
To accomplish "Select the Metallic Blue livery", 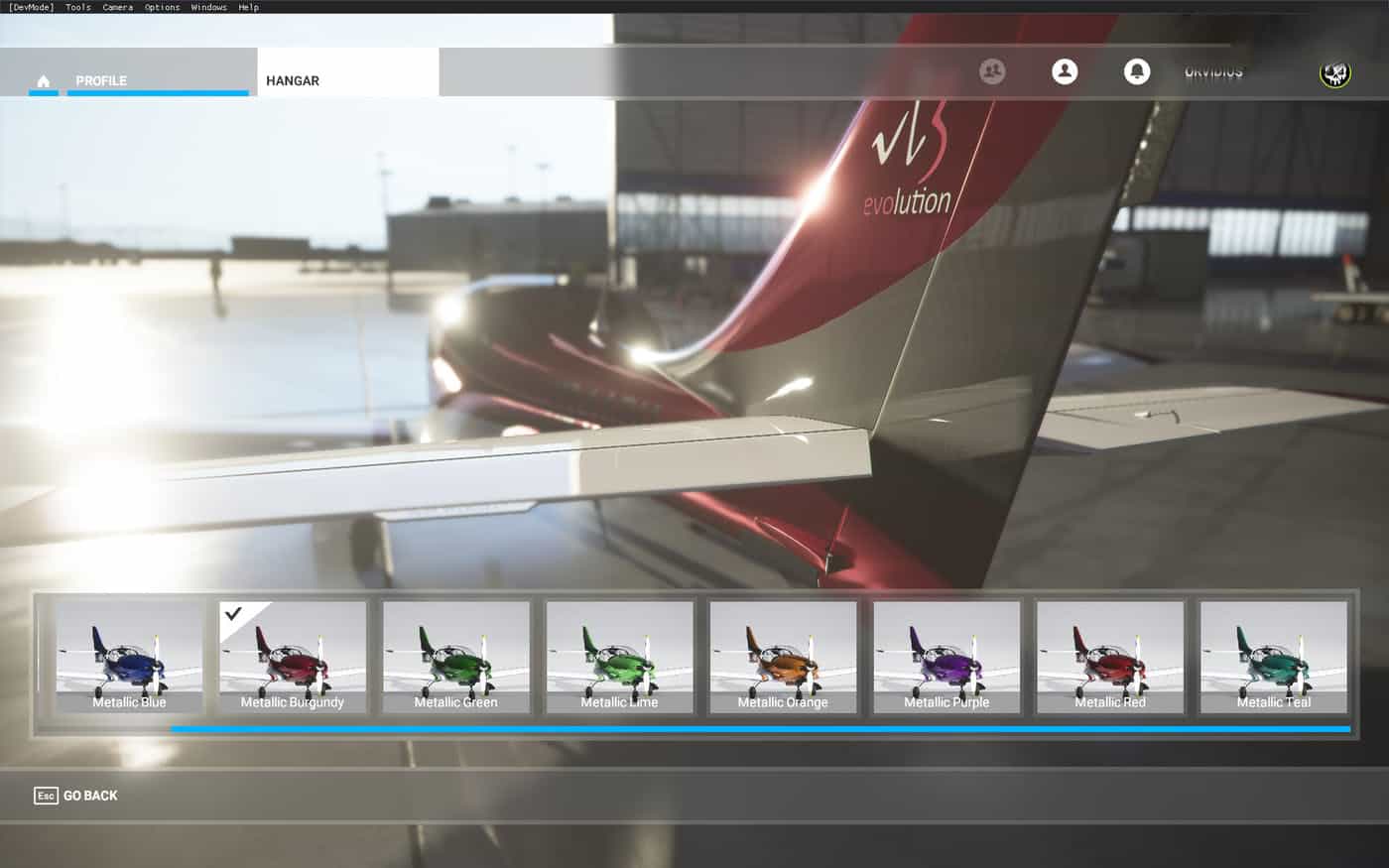I will (129, 657).
